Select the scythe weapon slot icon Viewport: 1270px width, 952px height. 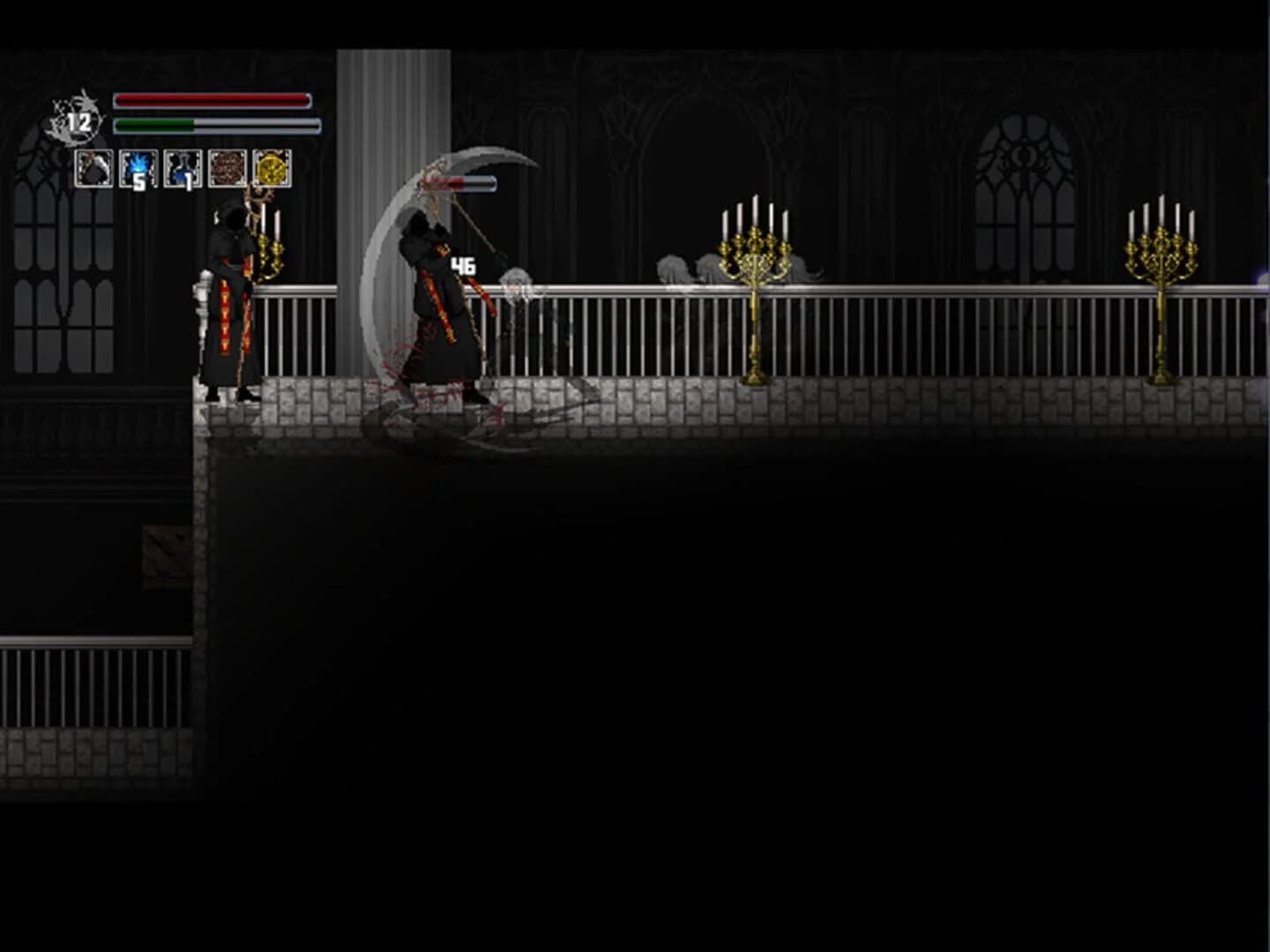coord(93,169)
